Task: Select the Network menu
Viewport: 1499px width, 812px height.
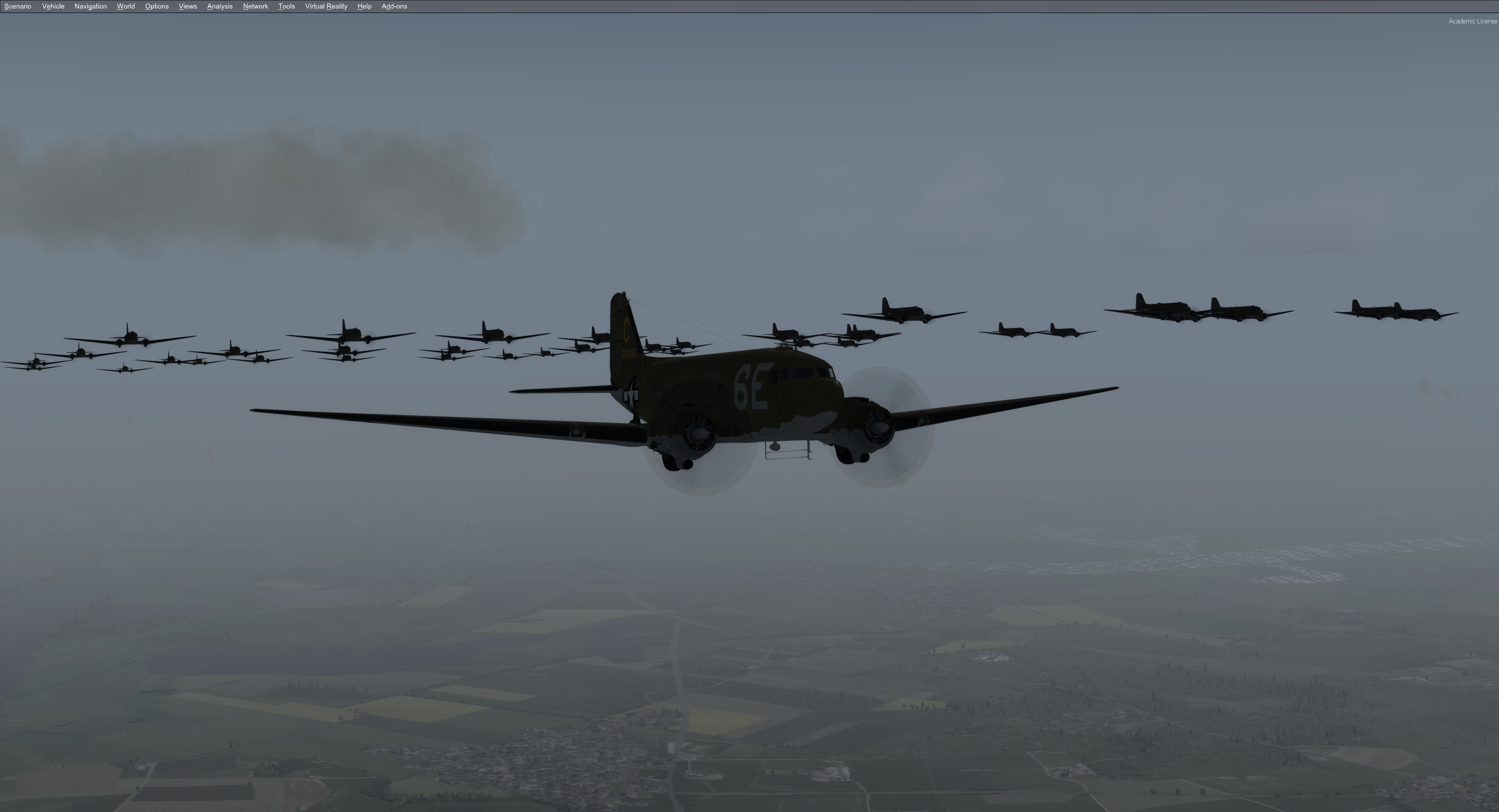Action: tap(255, 6)
